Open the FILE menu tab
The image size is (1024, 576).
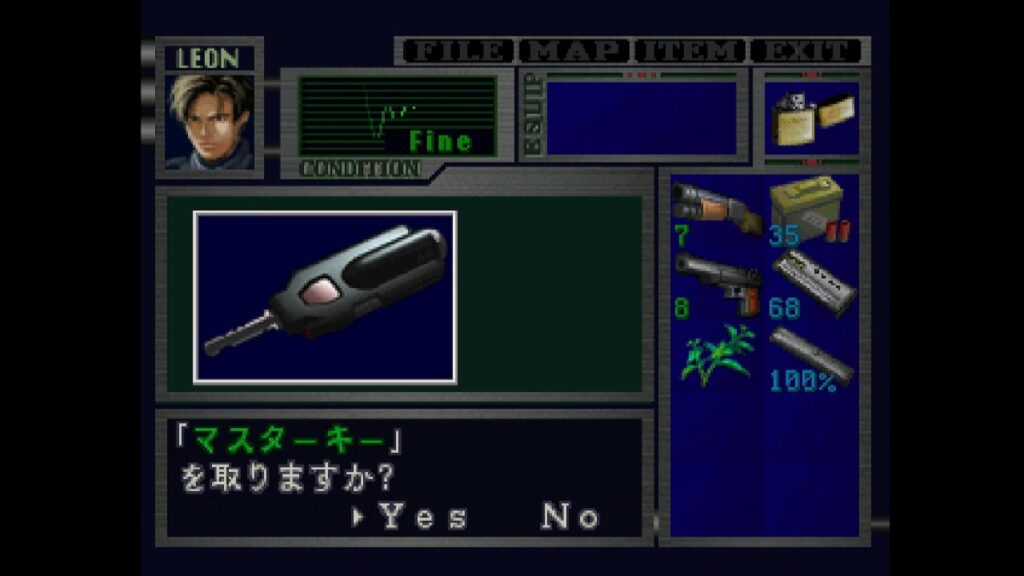tap(456, 51)
